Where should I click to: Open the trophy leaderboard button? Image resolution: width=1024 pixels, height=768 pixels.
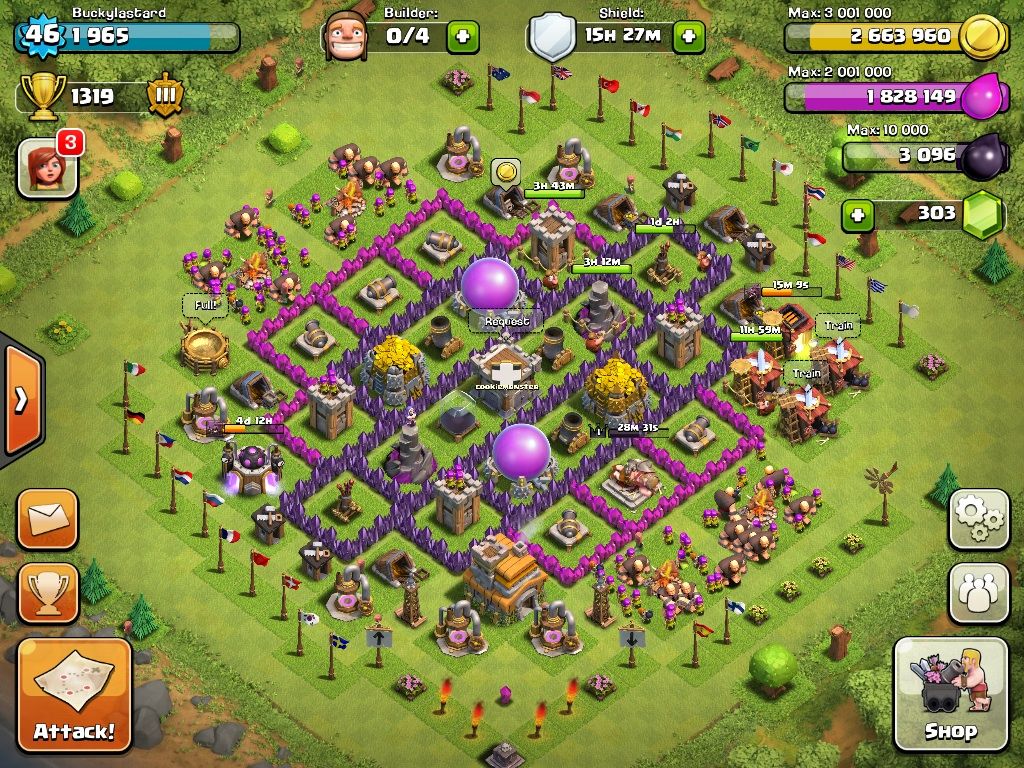pos(47,593)
